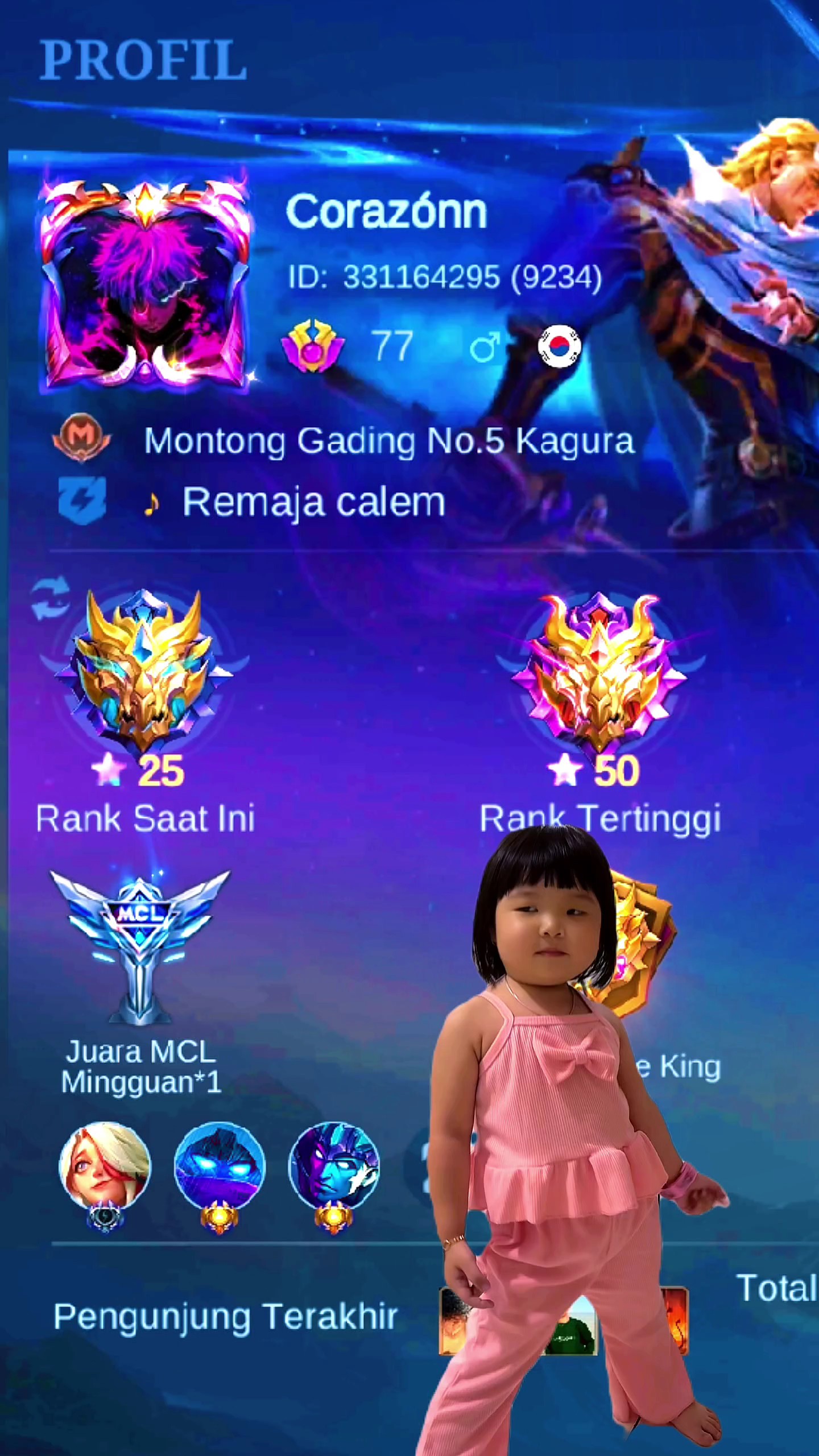This screenshot has height=1456, width=819.
Task: Tap the blue lightning shield icon
Action: (x=82, y=500)
